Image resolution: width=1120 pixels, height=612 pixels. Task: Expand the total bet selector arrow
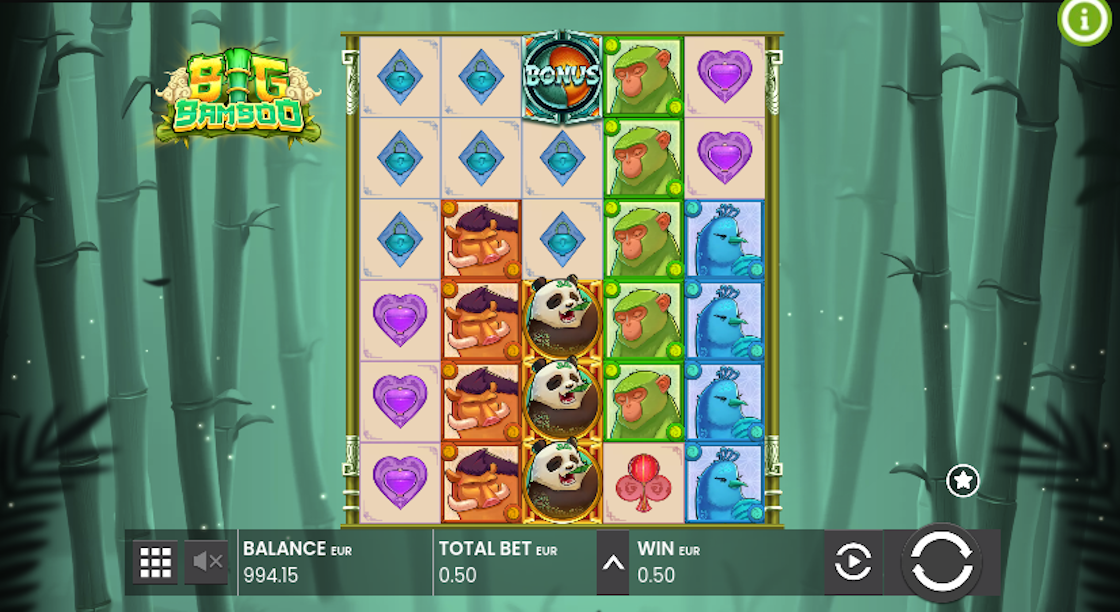[613, 563]
